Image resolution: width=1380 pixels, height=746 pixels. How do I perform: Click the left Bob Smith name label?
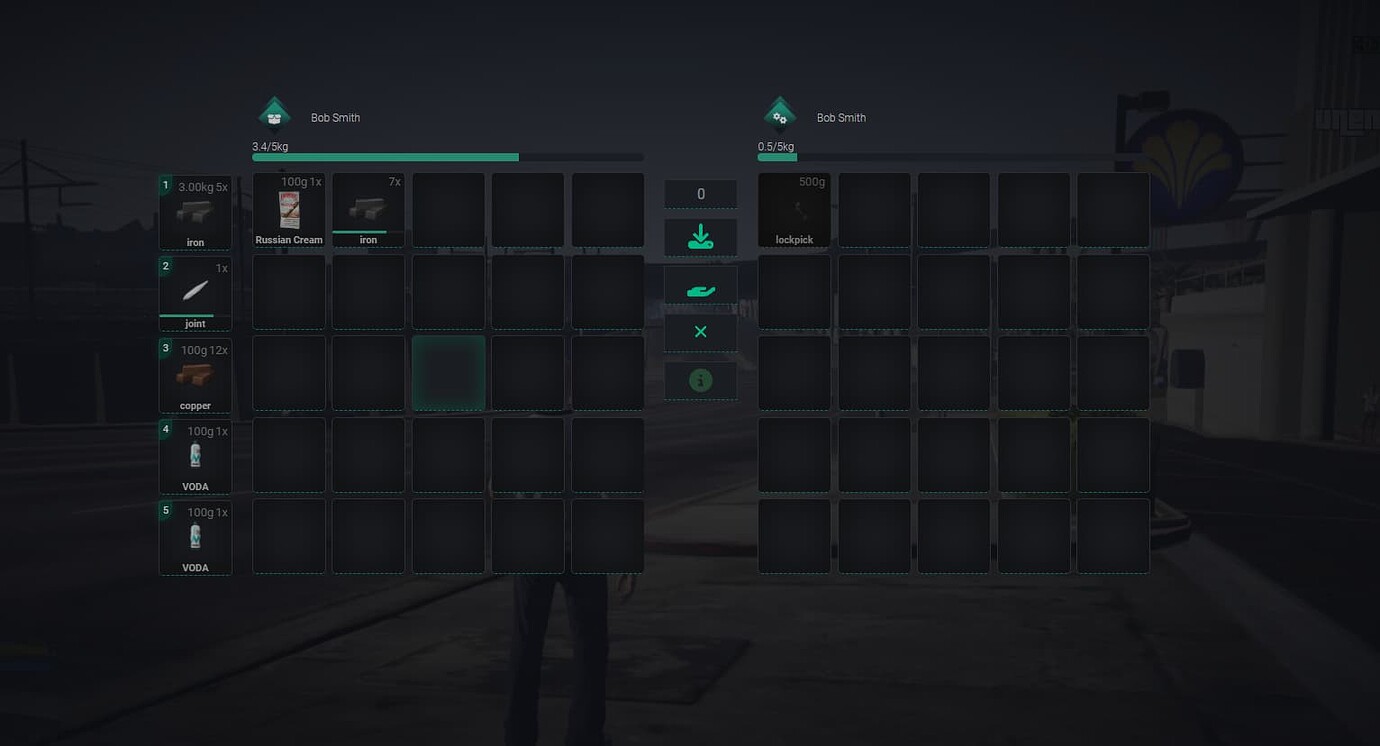[334, 117]
